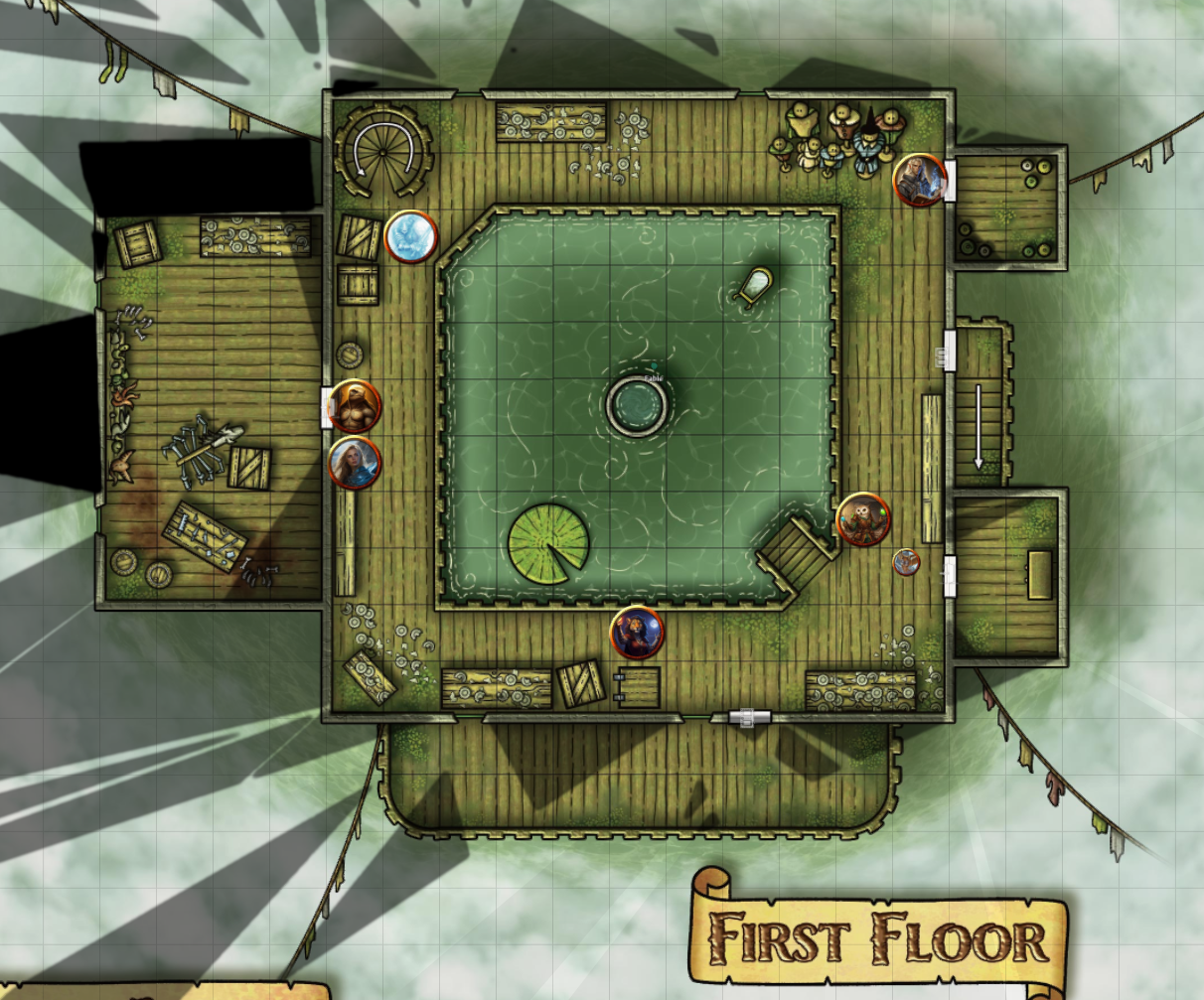Select the small familiar token
The image size is (1204, 1000).
(x=905, y=562)
